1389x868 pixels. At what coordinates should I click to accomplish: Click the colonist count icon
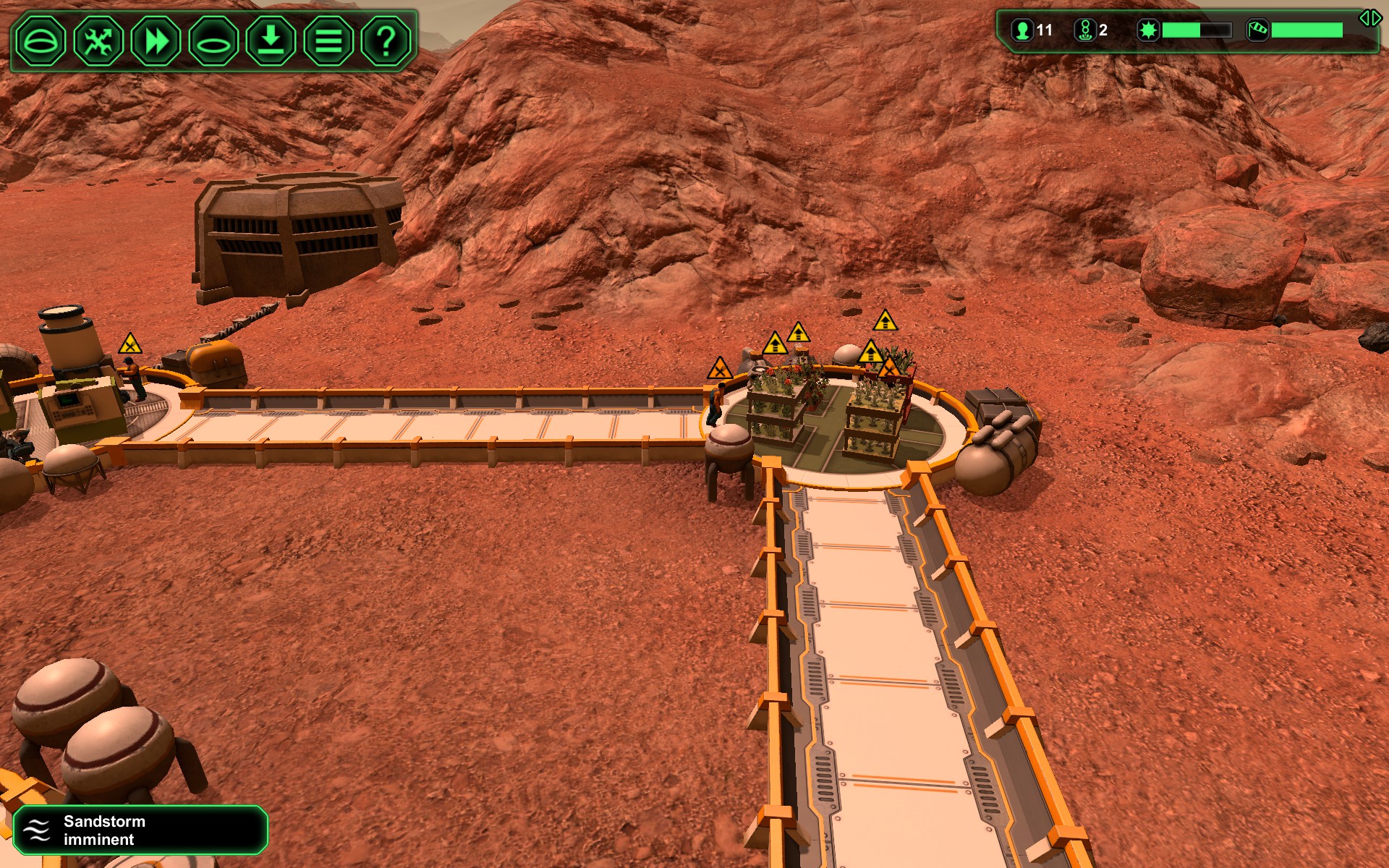(x=1022, y=30)
